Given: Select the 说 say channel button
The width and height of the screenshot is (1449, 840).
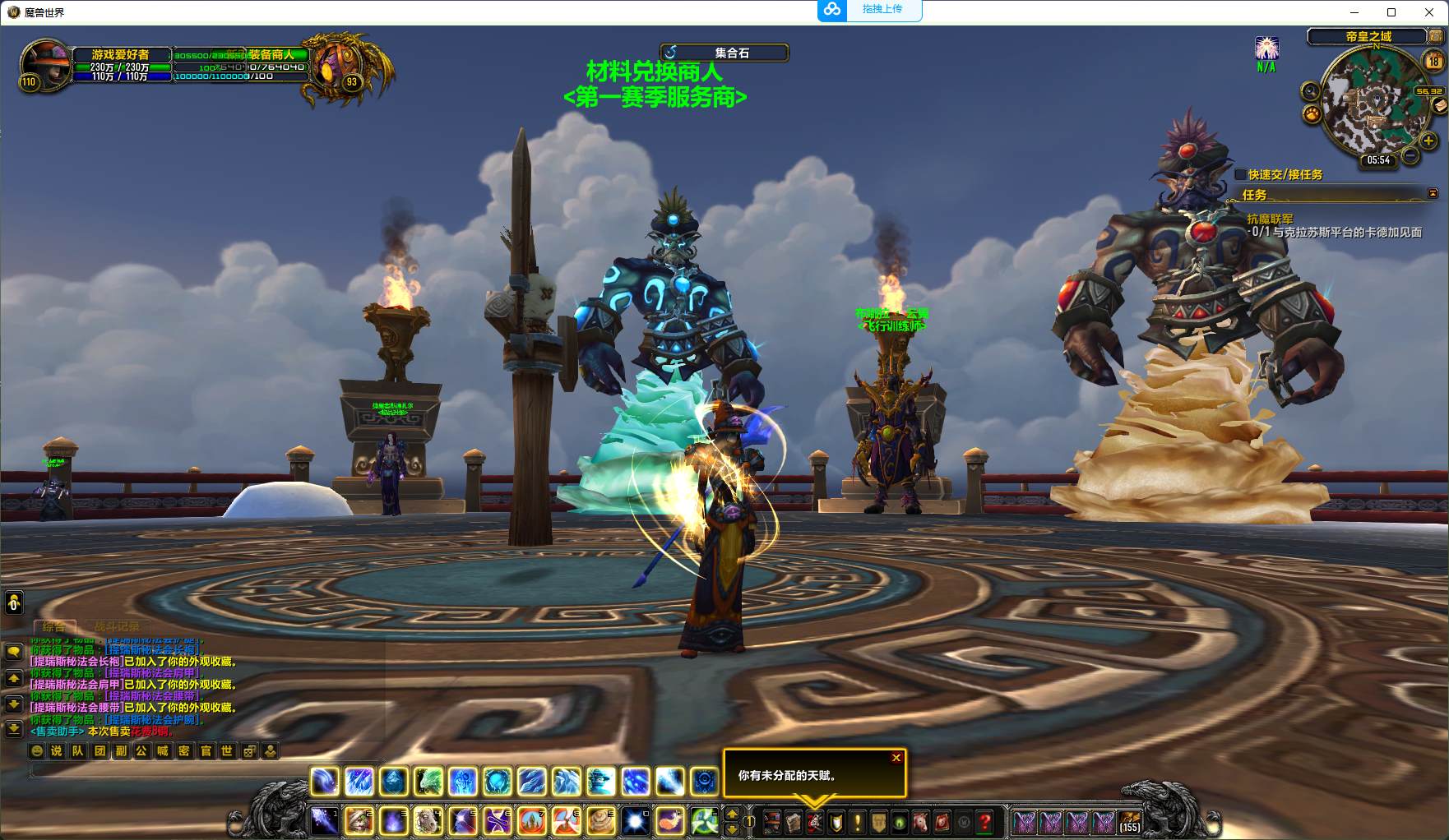Looking at the screenshot, I should tap(57, 750).
